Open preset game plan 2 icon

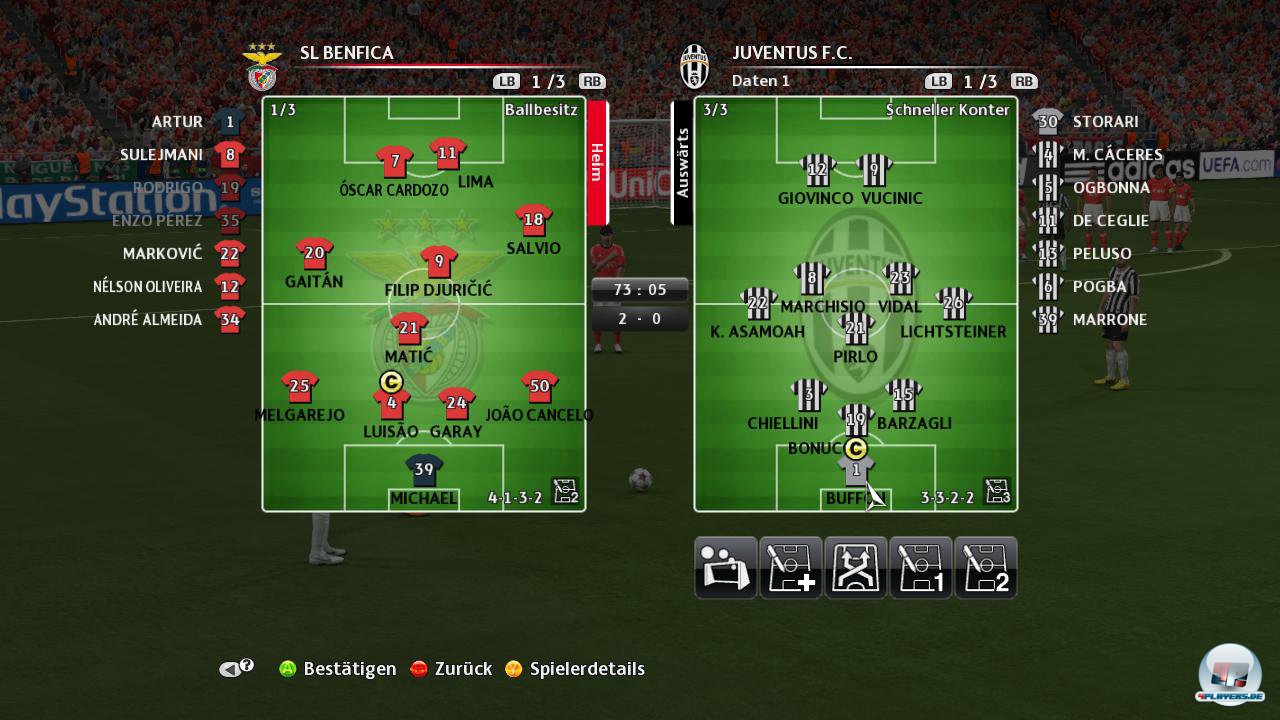coord(987,567)
